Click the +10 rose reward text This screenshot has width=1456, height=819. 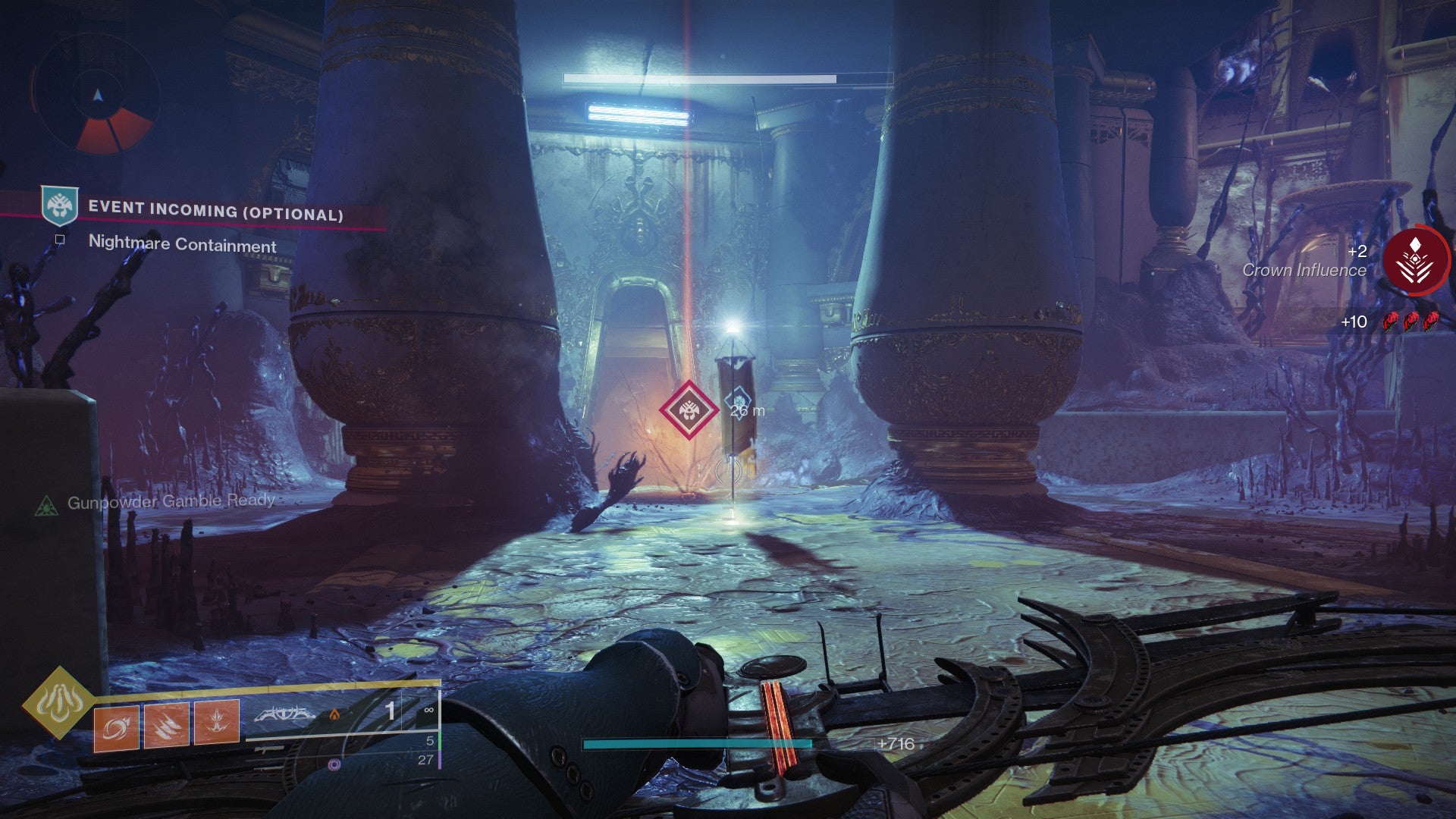(x=1354, y=323)
